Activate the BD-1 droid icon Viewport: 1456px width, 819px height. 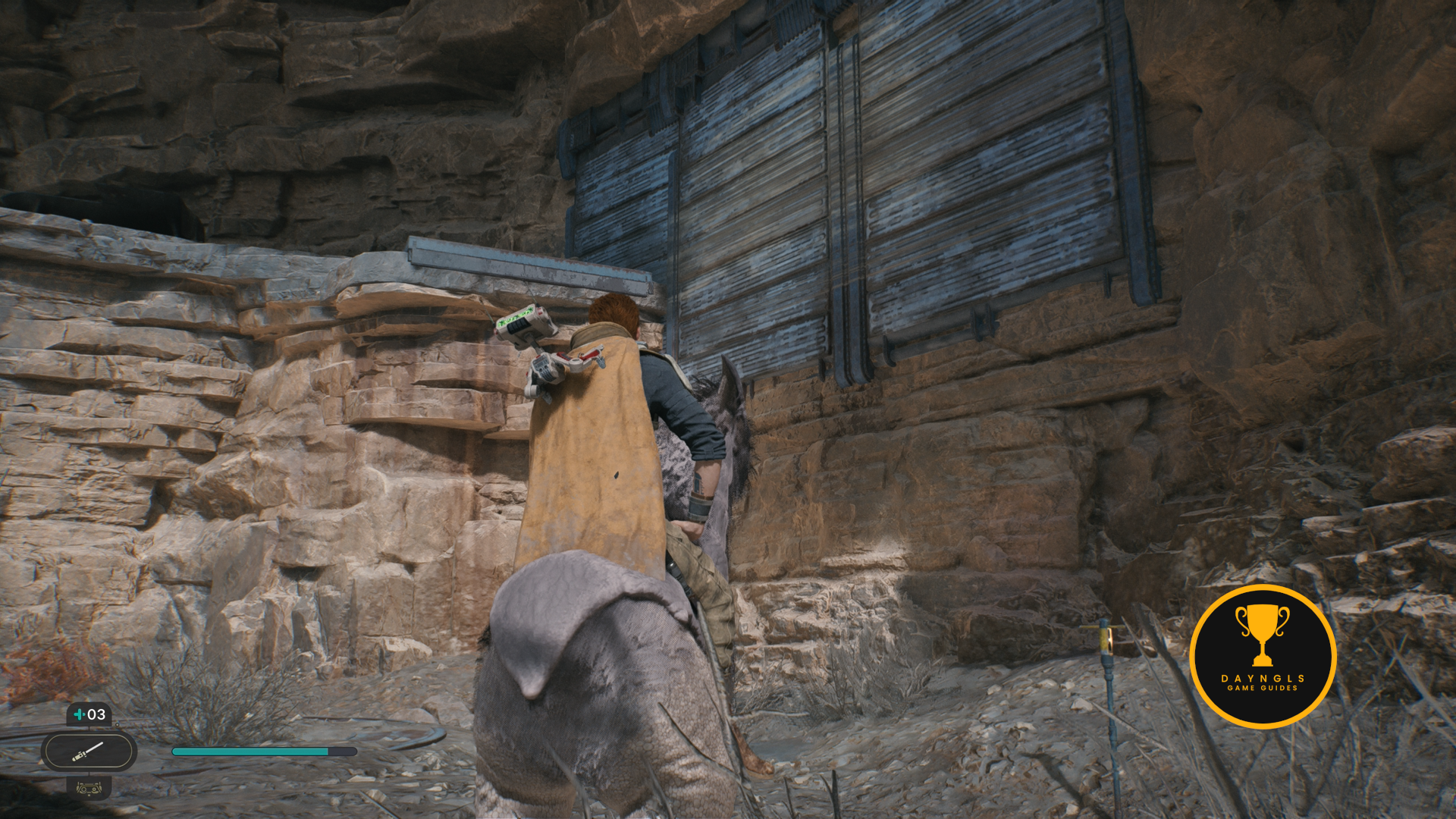89,788
